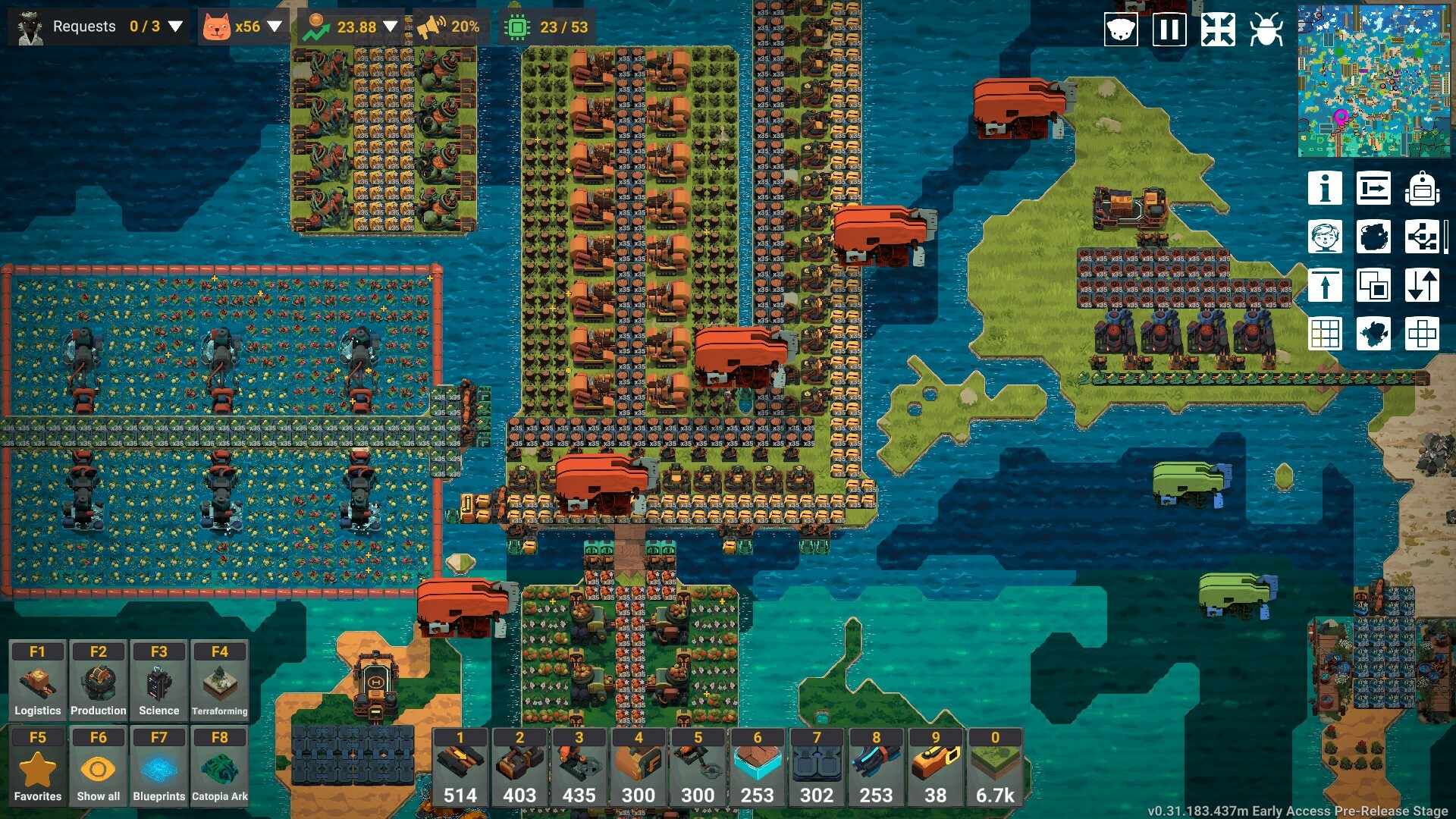Open the bug report icon

pos(1266,30)
